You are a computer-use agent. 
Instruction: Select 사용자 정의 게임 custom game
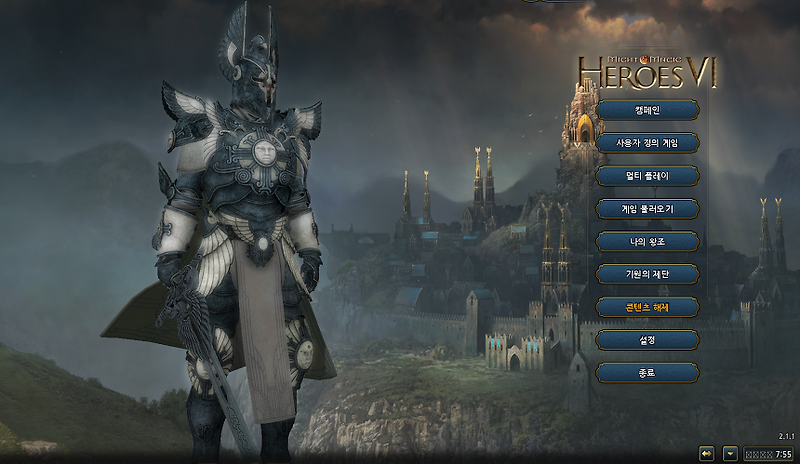click(x=647, y=143)
